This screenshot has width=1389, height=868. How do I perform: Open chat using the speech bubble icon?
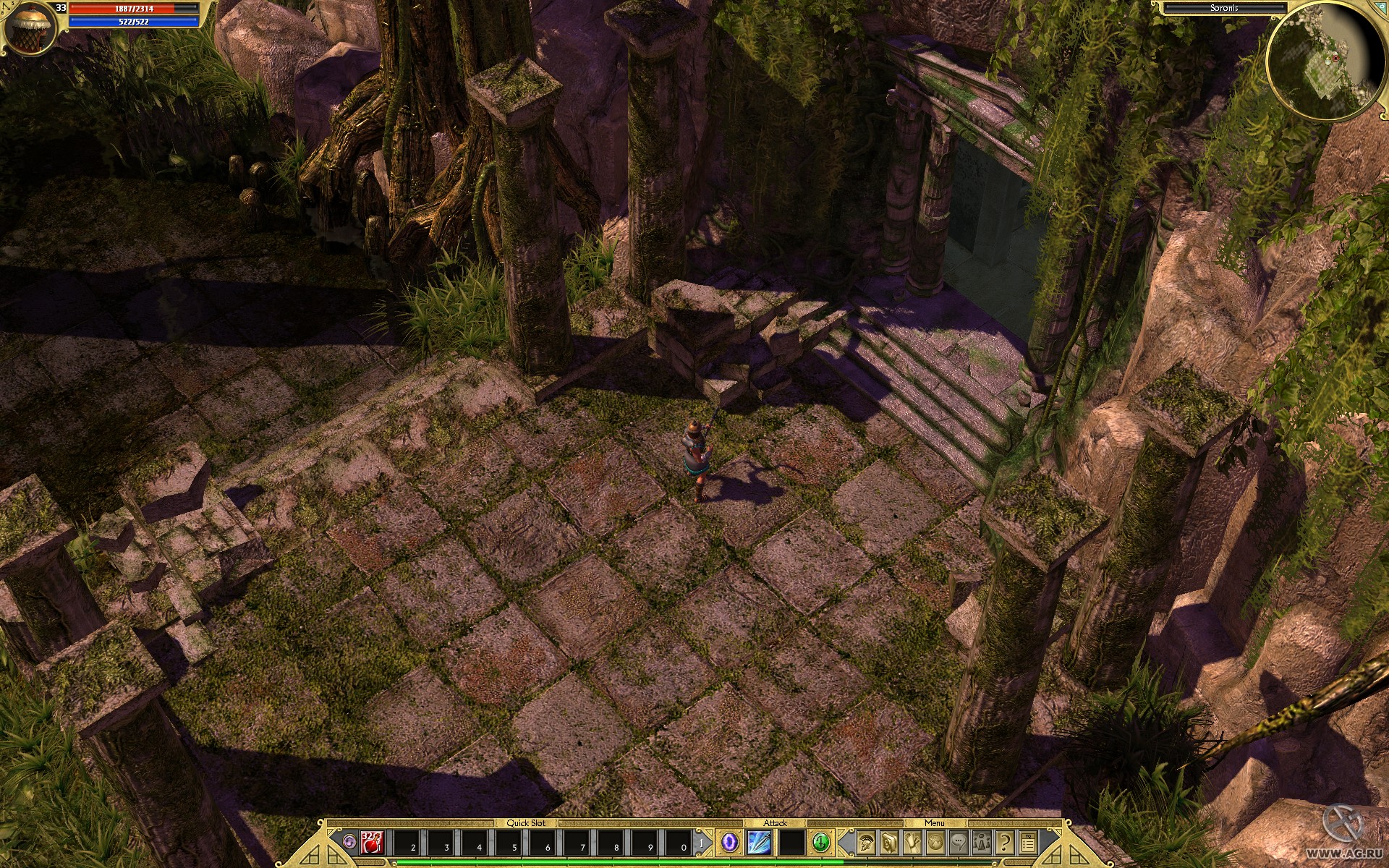coord(959,843)
